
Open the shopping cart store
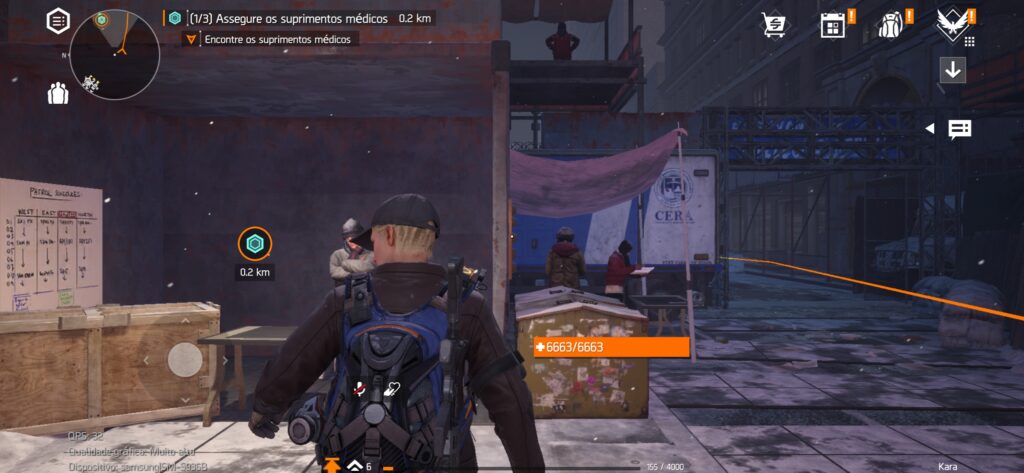pyautogui.click(x=773, y=25)
